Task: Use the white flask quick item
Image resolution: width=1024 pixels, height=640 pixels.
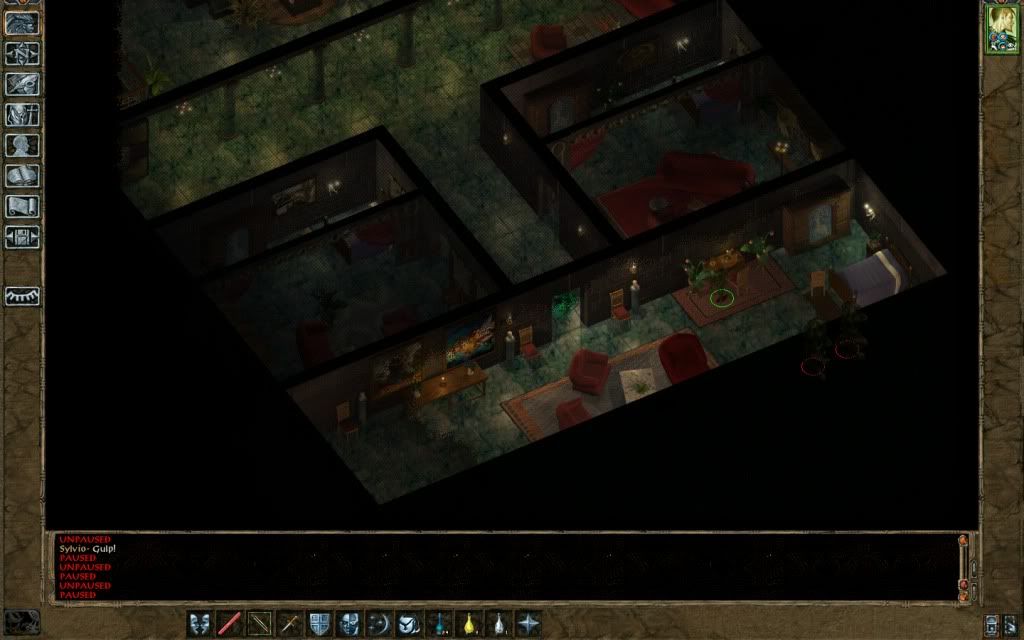Action: (x=498, y=624)
